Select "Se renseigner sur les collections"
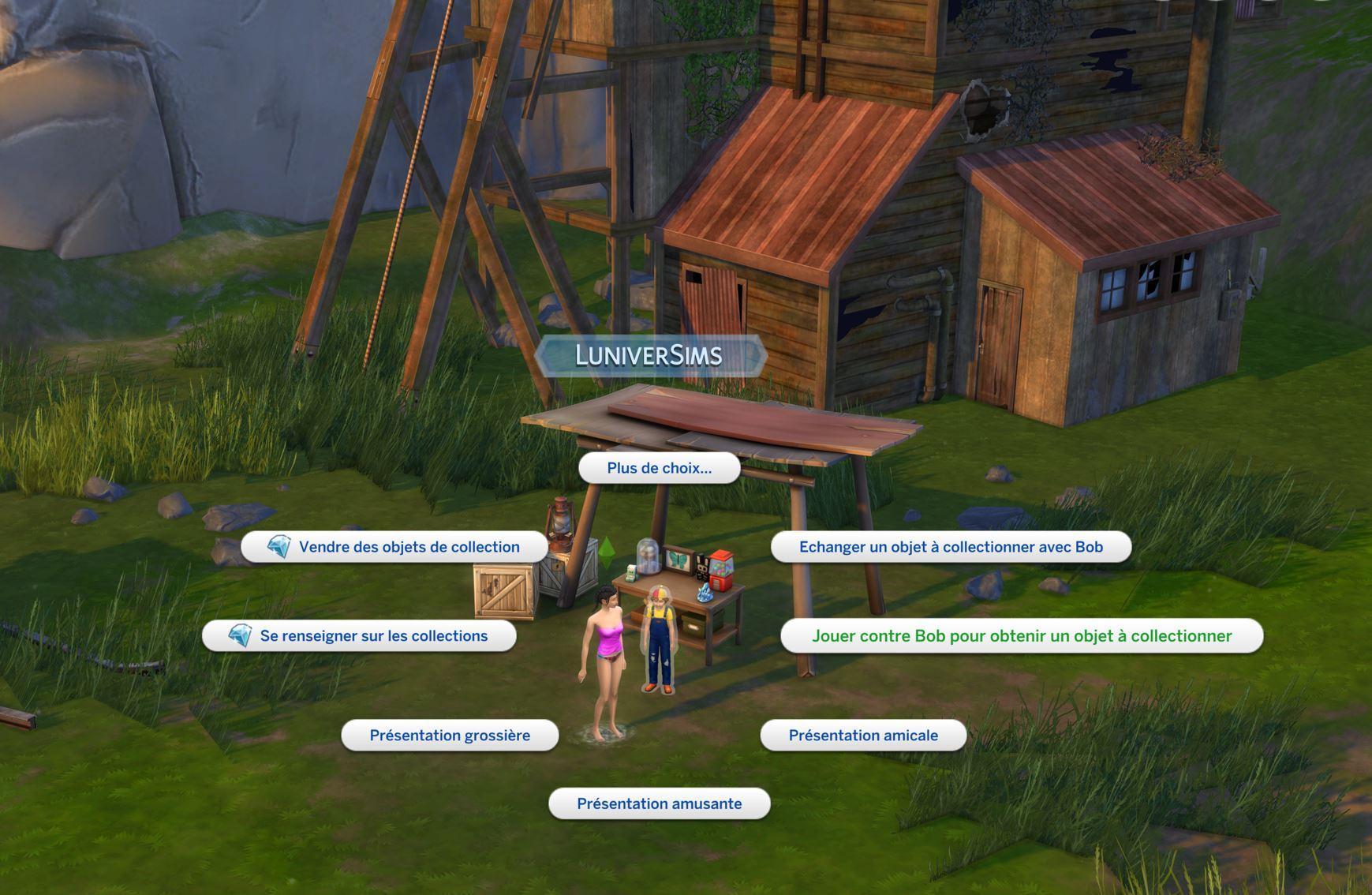 click(360, 636)
